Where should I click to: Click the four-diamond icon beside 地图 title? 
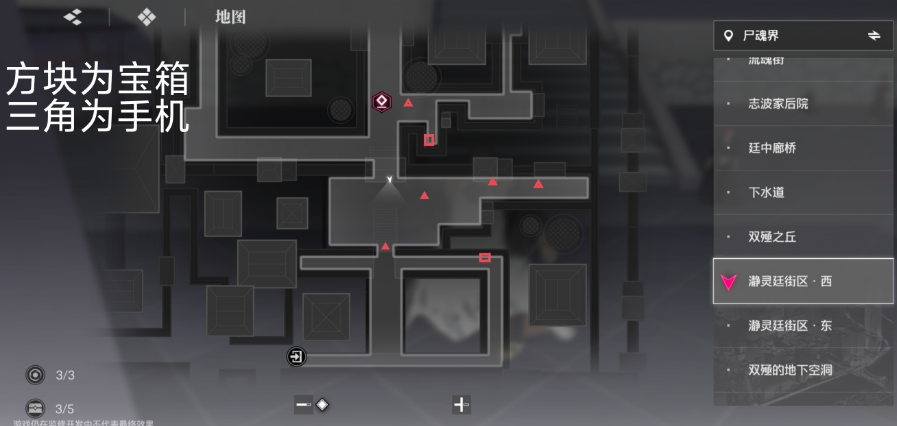click(147, 17)
